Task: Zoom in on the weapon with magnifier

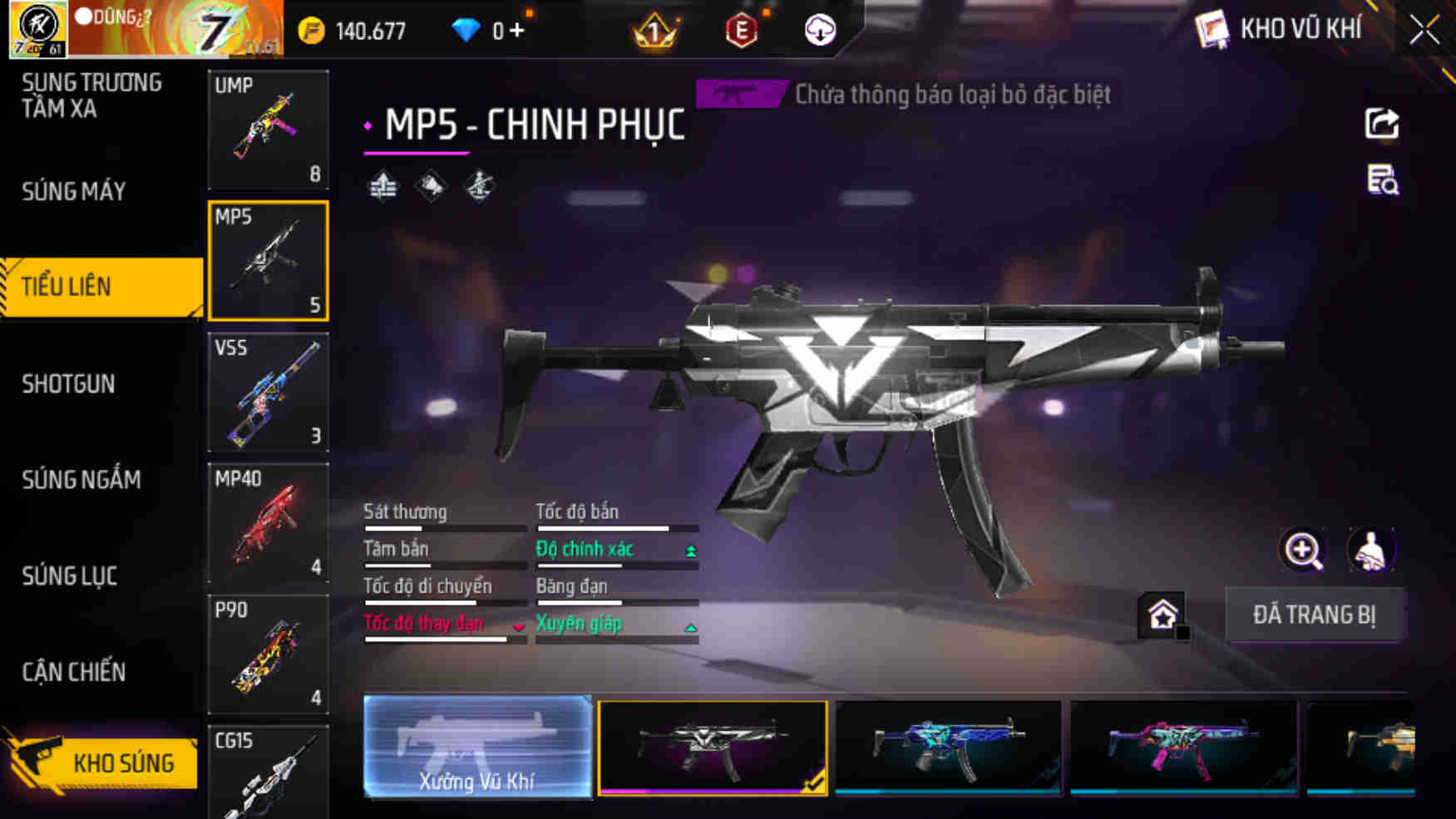Action: (1302, 550)
